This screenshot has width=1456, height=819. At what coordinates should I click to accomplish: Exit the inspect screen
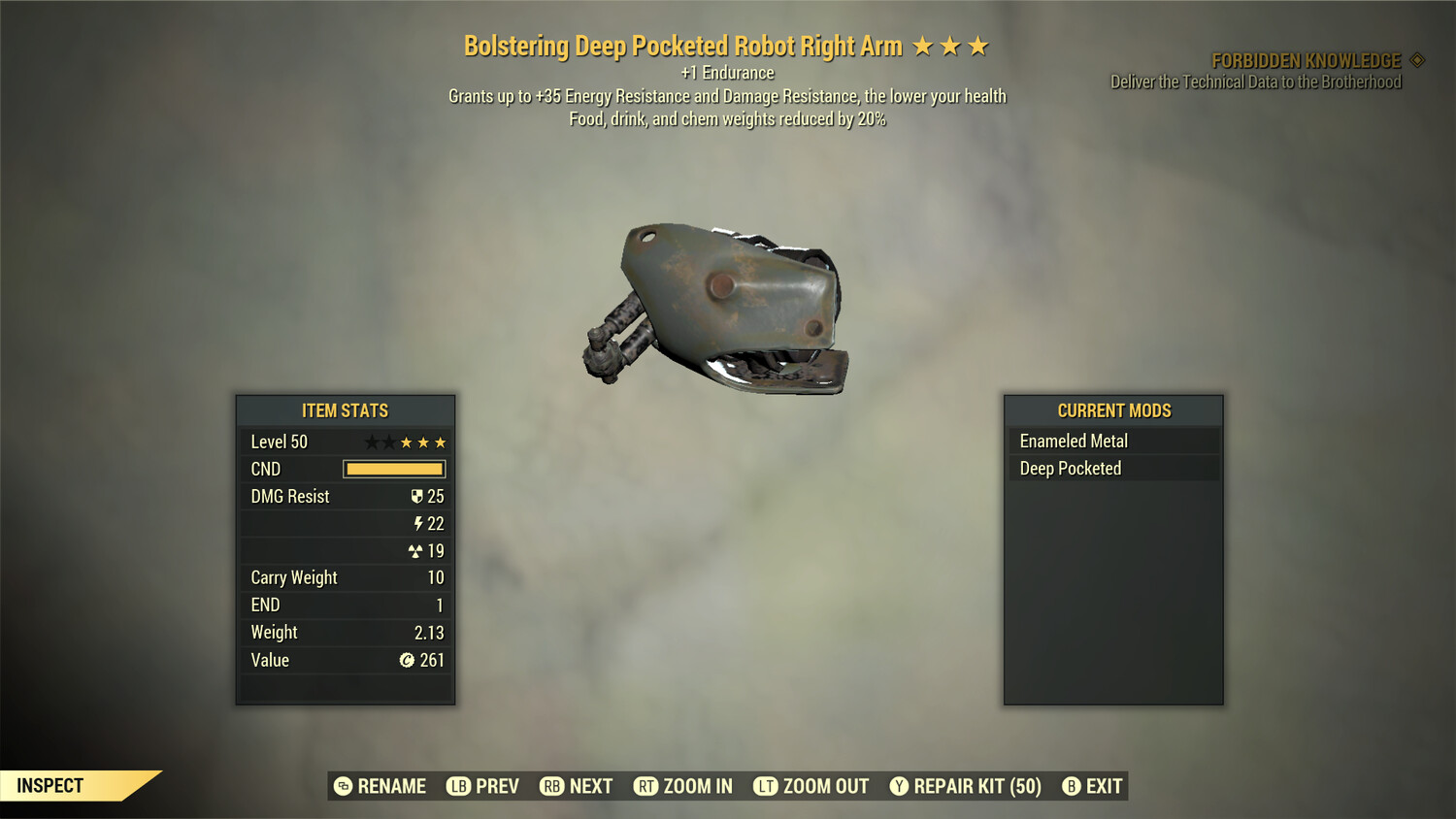[x=1093, y=786]
